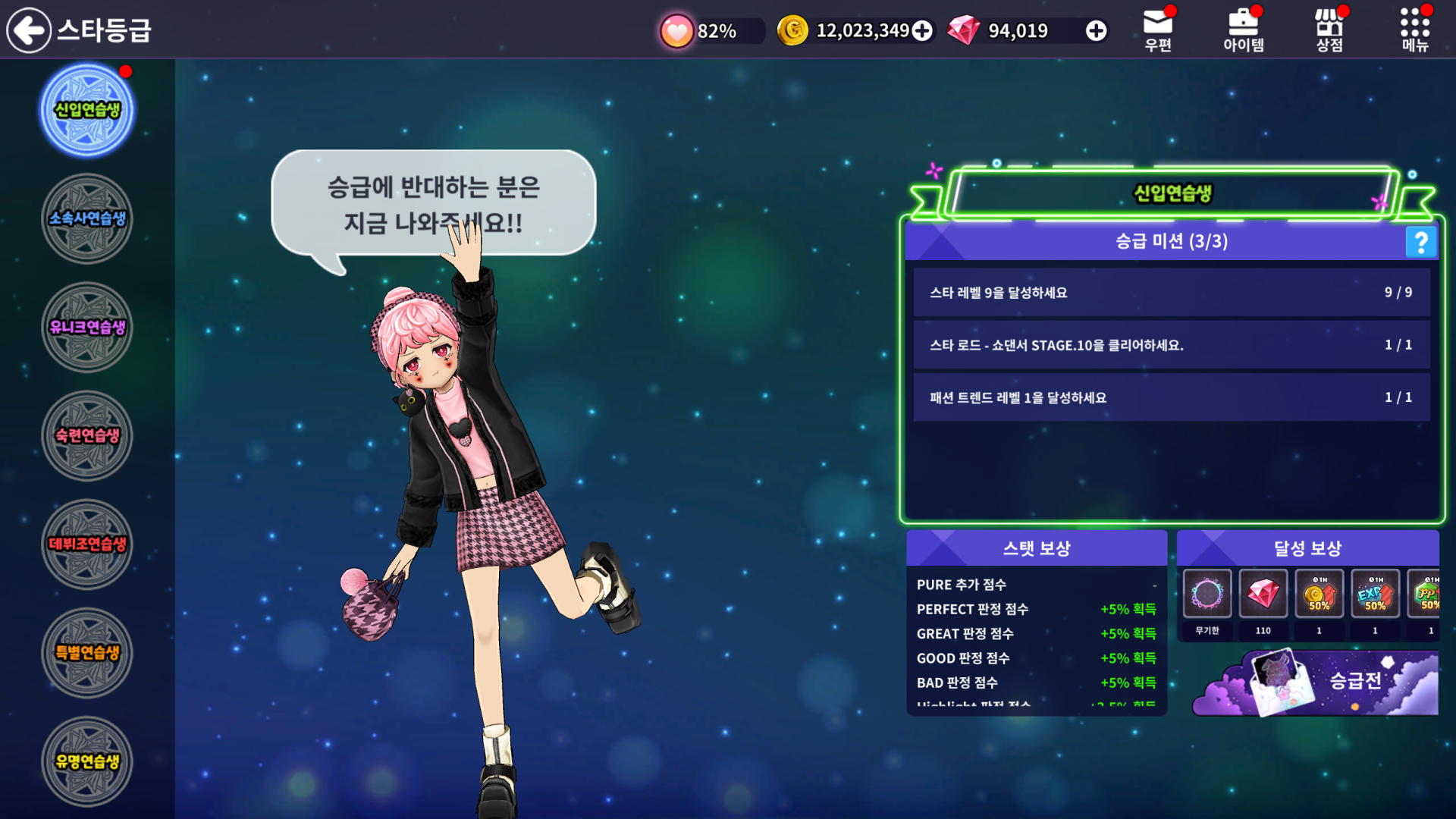Screen dimensions: 1456x819
Task: Select the 소속사연습생 rank badge
Action: coord(87,219)
